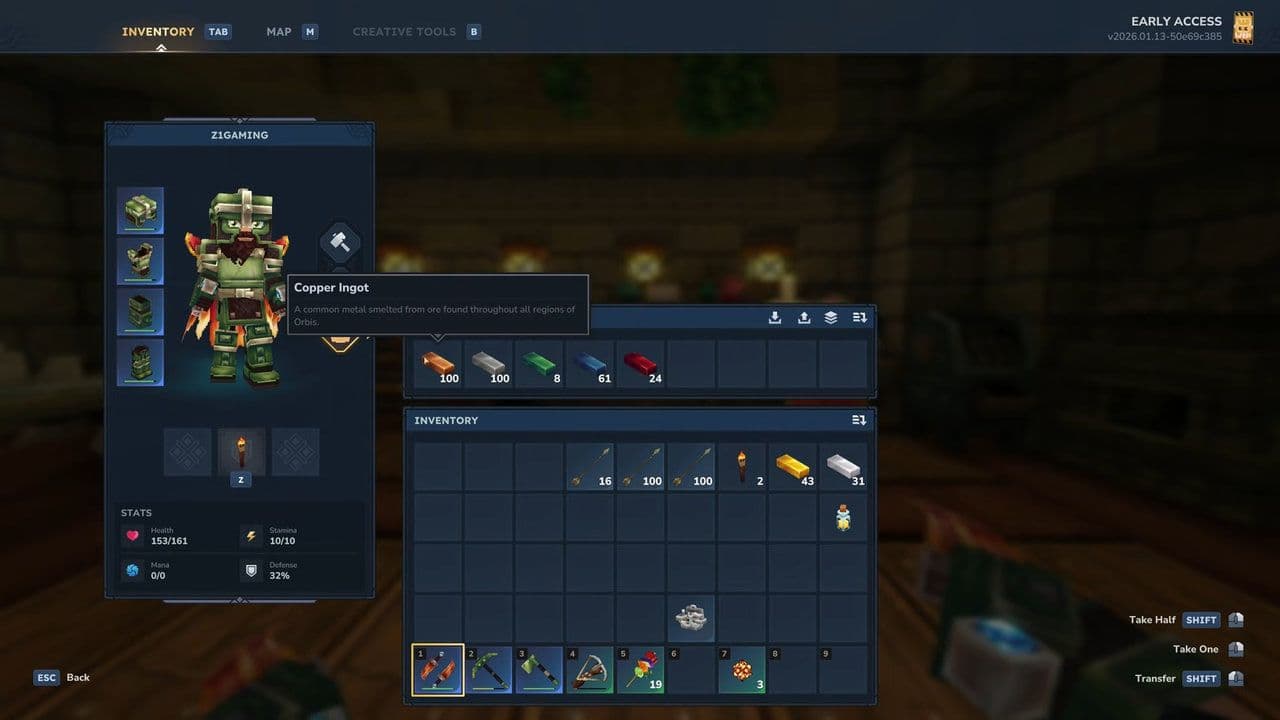Viewport: 1280px width, 720px height.
Task: Select the crossbow in hotbar slot 4
Action: (x=589, y=670)
